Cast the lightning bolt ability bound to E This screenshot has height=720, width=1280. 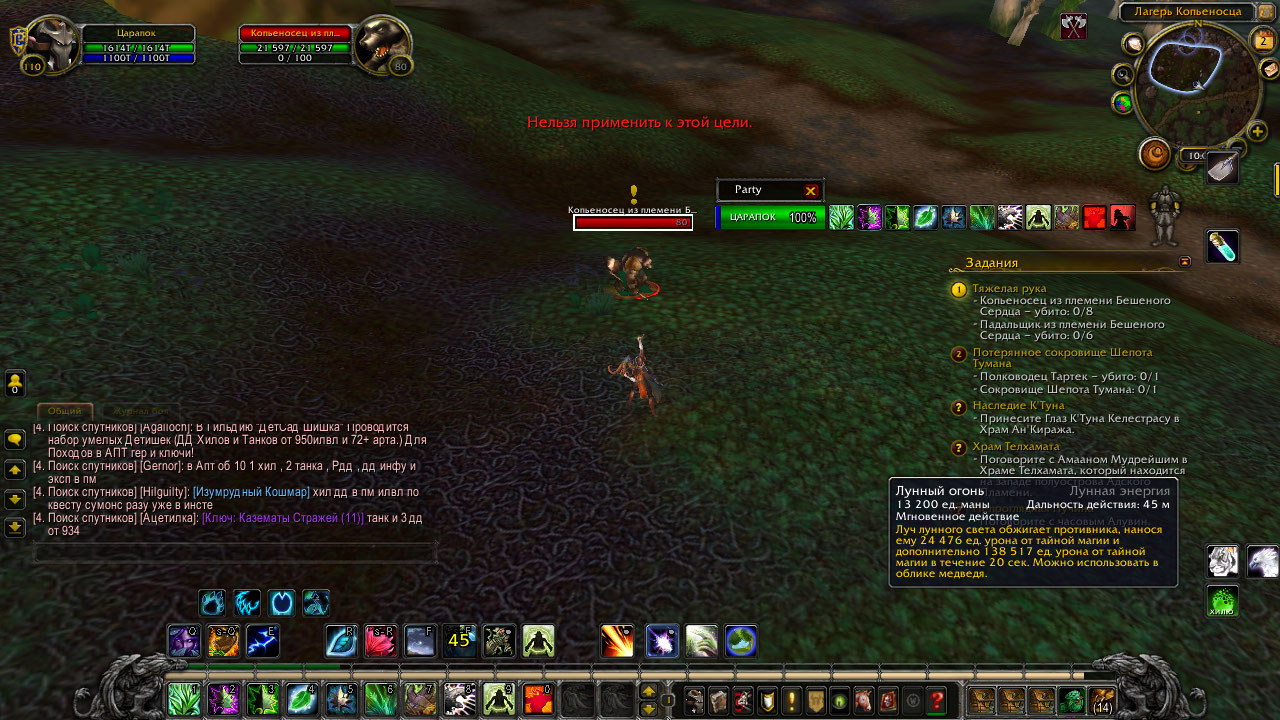click(x=262, y=641)
